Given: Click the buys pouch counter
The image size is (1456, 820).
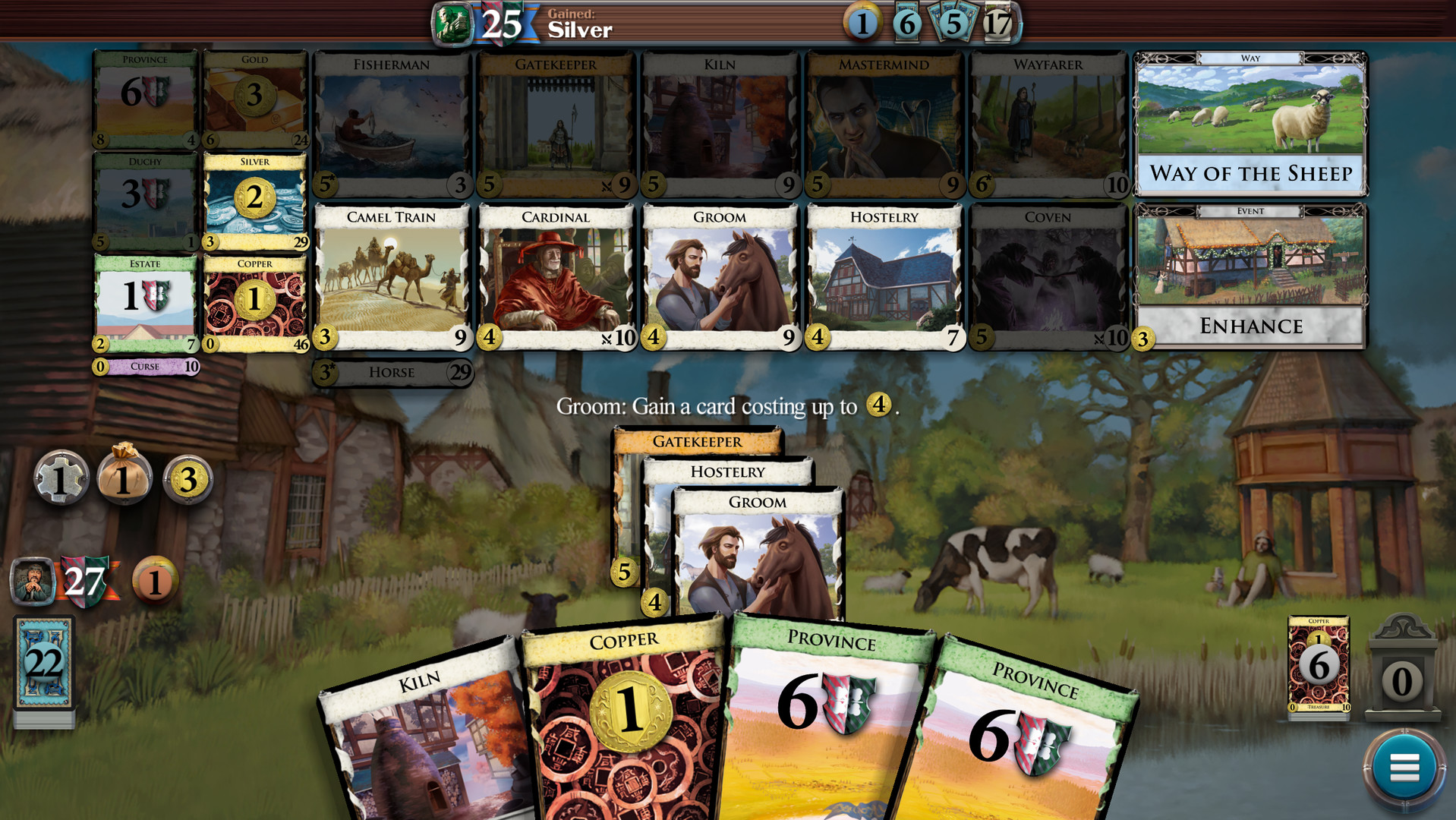Looking at the screenshot, I should 124,479.
